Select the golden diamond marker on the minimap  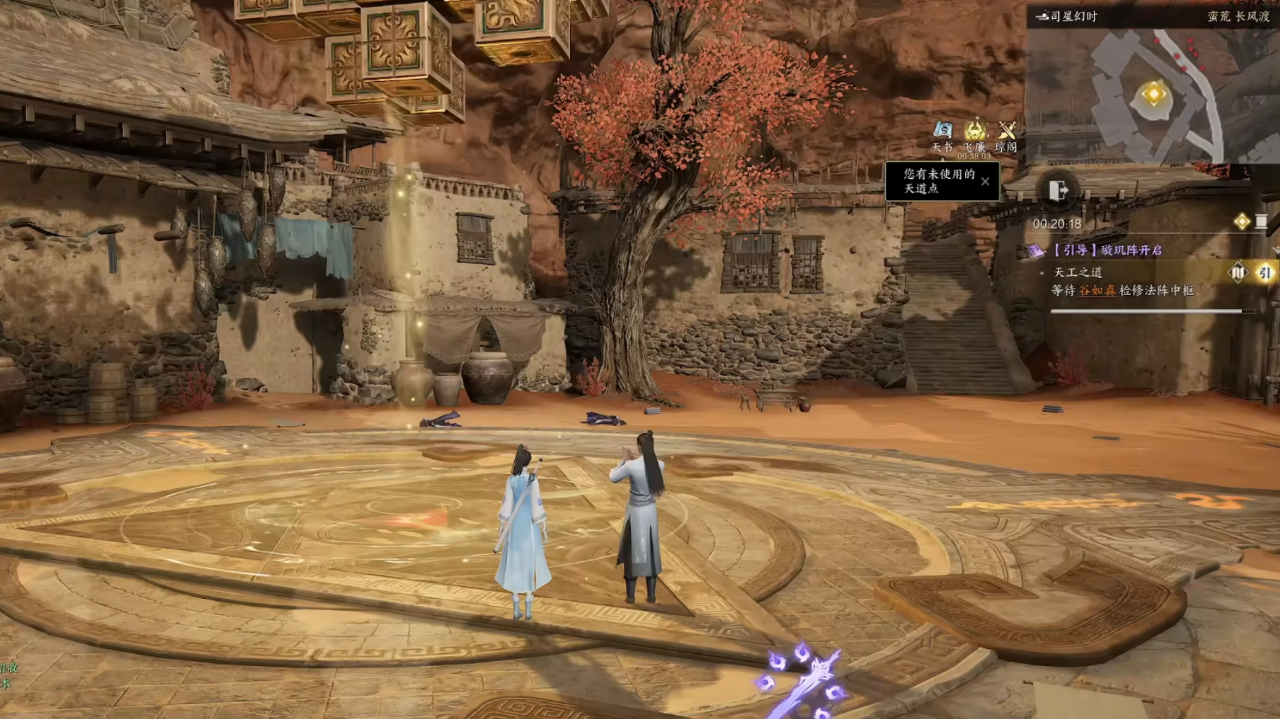click(x=1154, y=93)
